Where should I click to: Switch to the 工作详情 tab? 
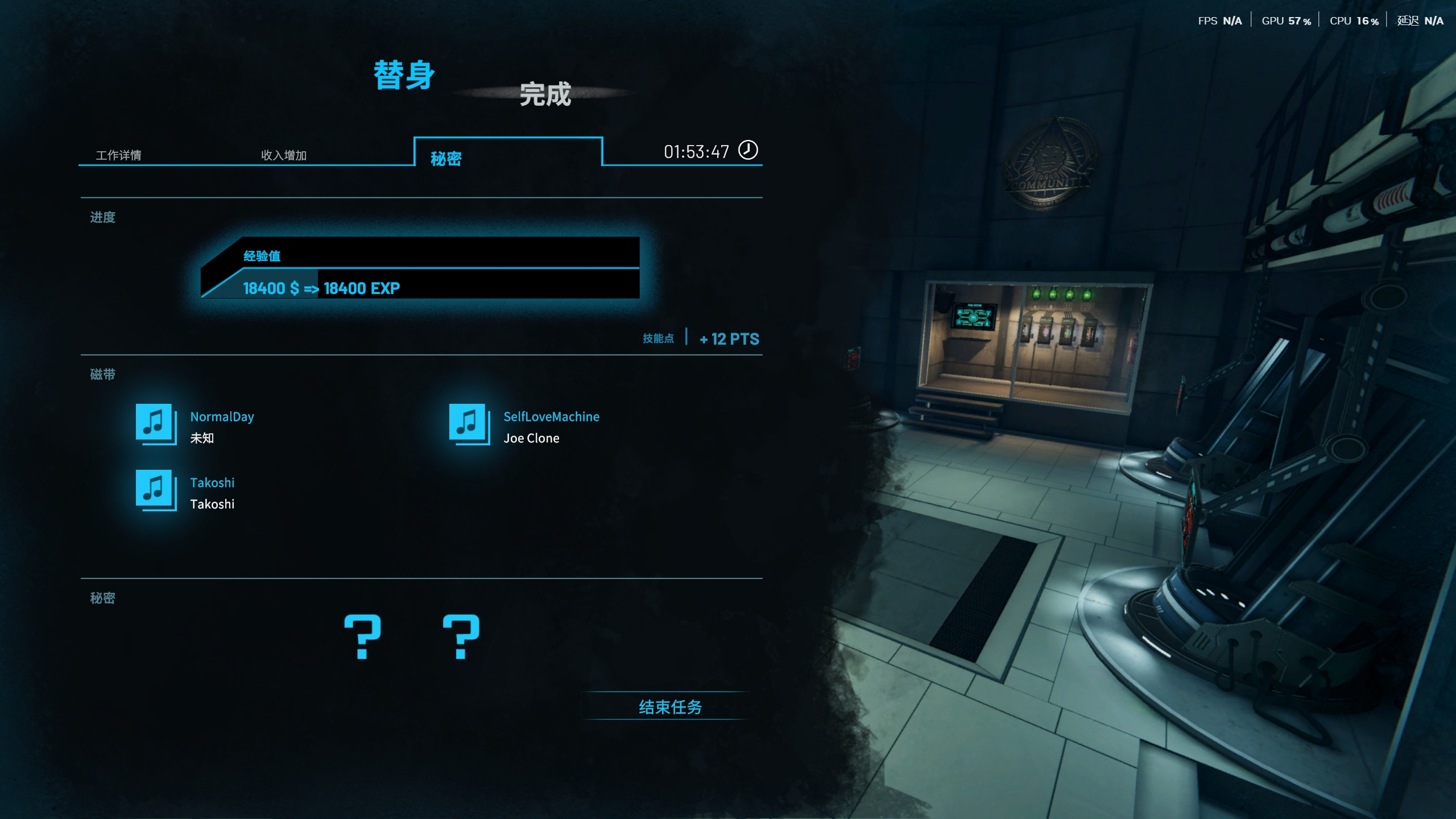tap(118, 155)
